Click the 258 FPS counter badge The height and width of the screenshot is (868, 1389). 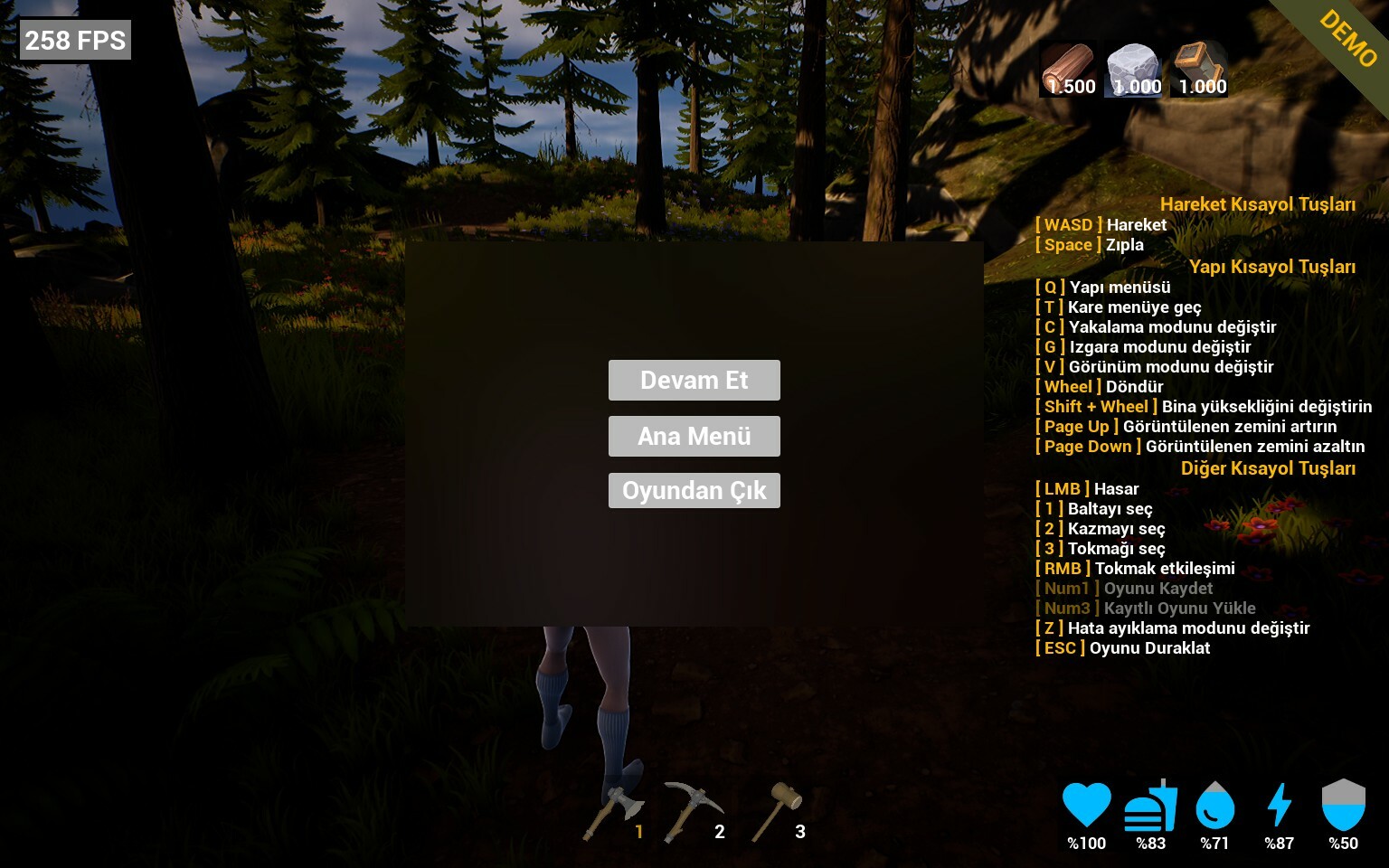coord(75,40)
